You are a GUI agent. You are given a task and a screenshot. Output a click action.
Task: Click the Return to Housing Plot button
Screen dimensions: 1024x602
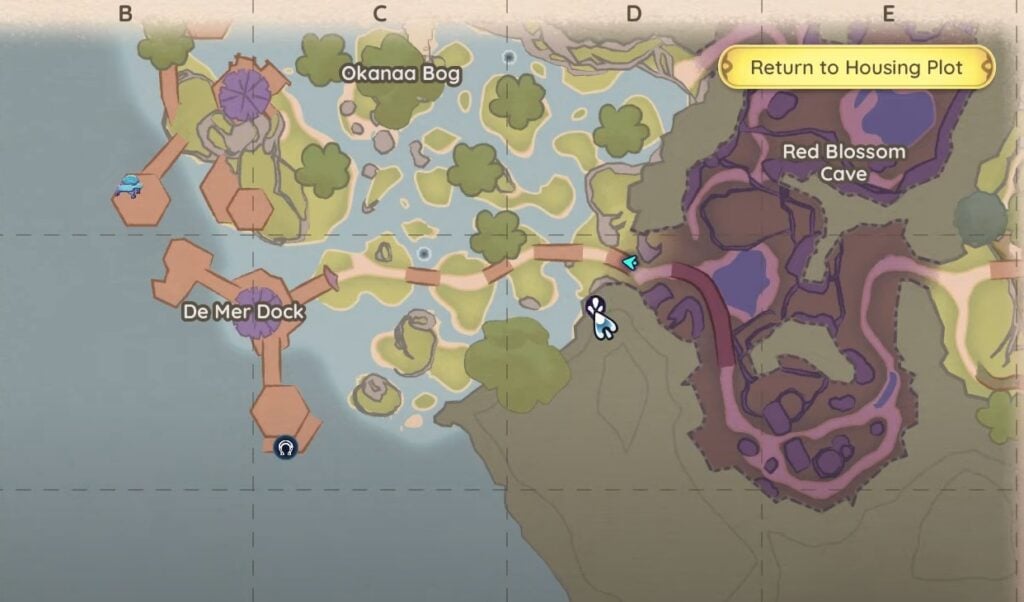(x=856, y=68)
